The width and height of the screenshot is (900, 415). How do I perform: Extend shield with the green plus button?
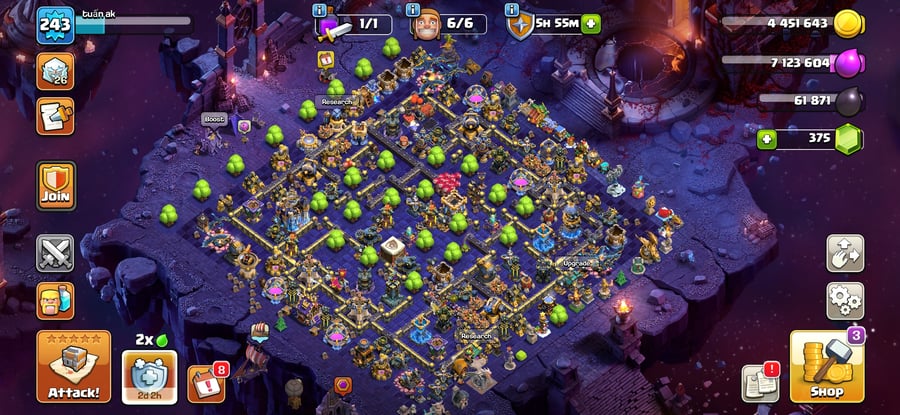[591, 24]
